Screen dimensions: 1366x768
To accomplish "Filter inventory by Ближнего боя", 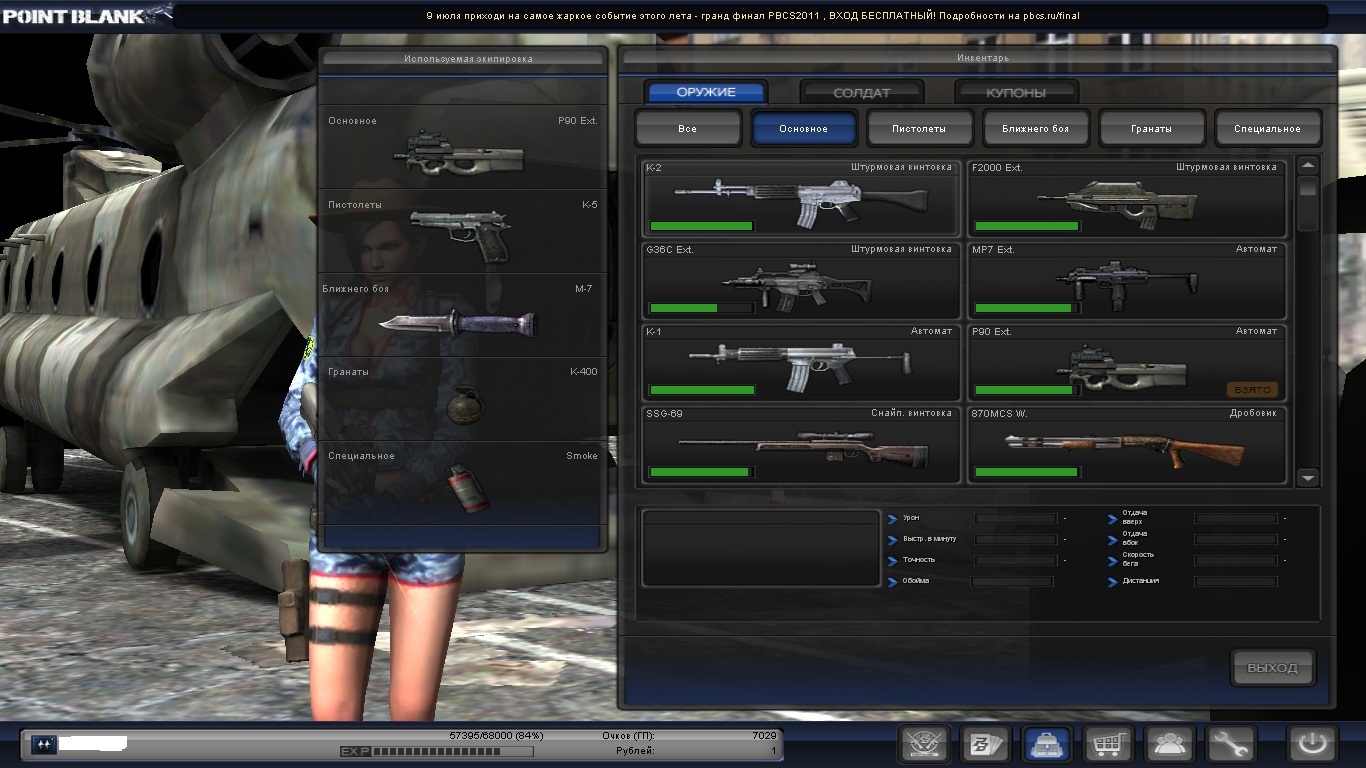I will [1035, 129].
